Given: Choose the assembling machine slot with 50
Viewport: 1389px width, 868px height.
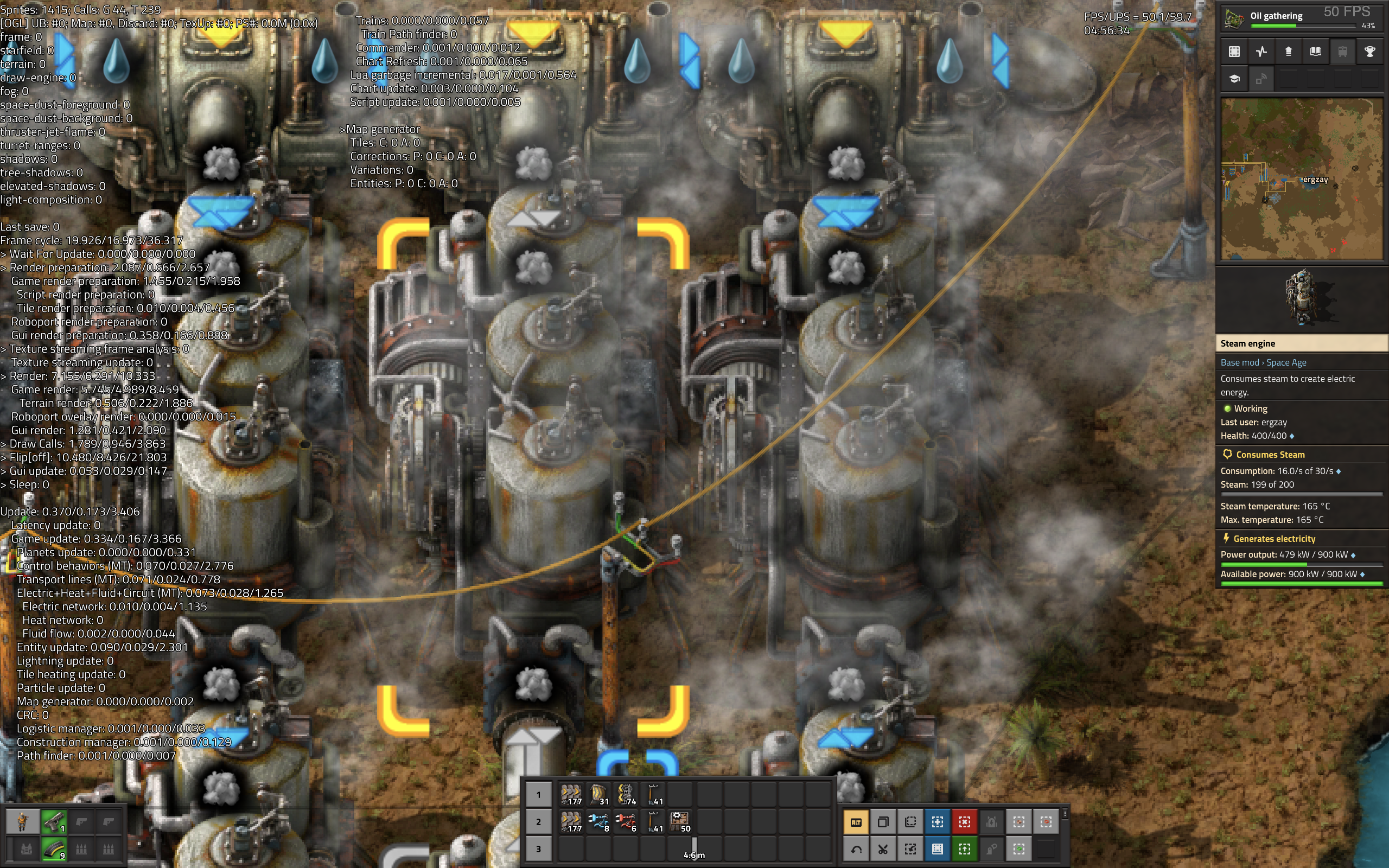Looking at the screenshot, I should tap(680, 822).
